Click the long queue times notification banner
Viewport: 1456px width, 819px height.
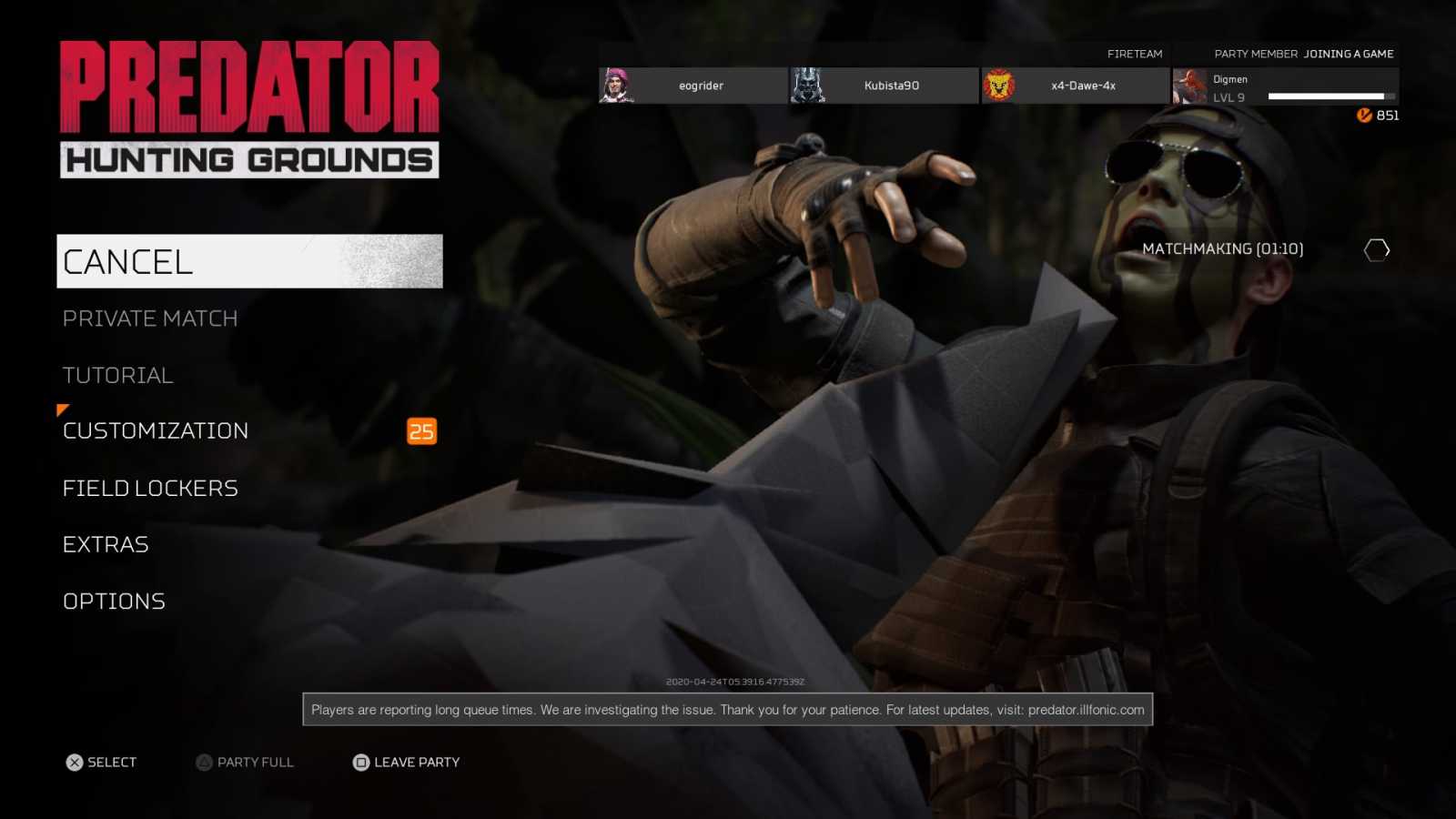tap(727, 709)
